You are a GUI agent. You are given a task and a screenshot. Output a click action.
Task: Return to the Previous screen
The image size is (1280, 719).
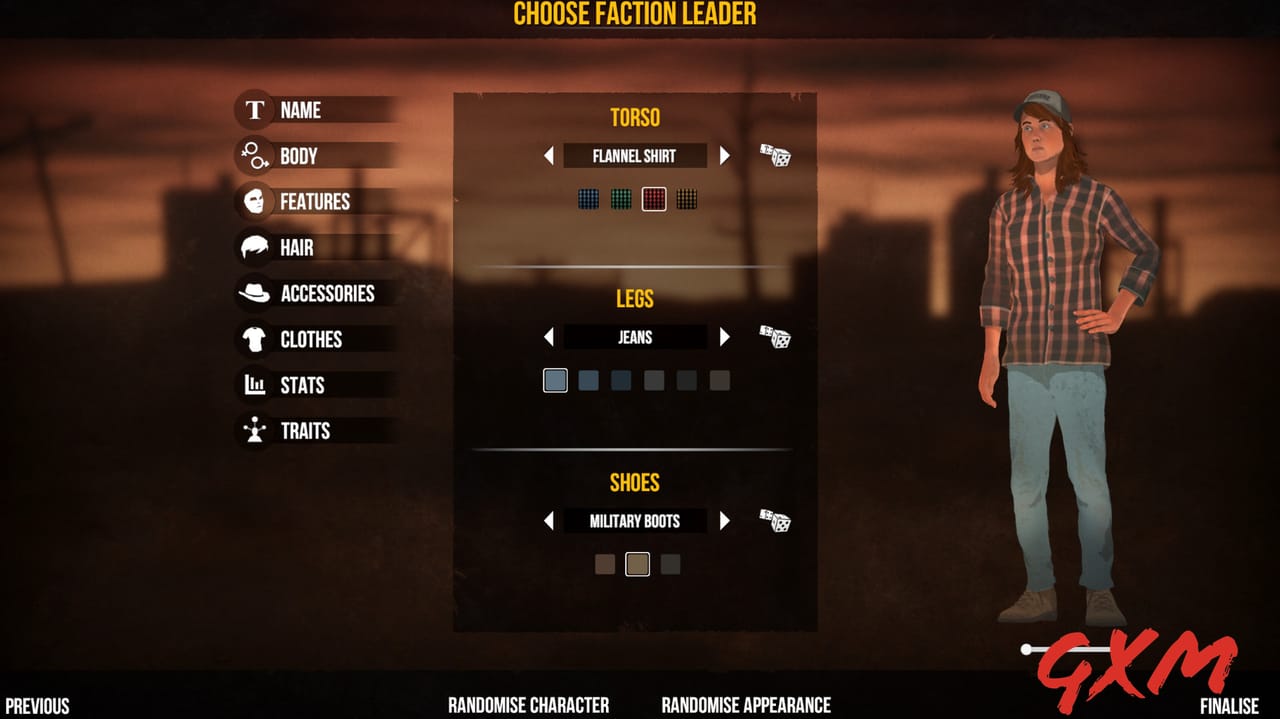coord(38,706)
